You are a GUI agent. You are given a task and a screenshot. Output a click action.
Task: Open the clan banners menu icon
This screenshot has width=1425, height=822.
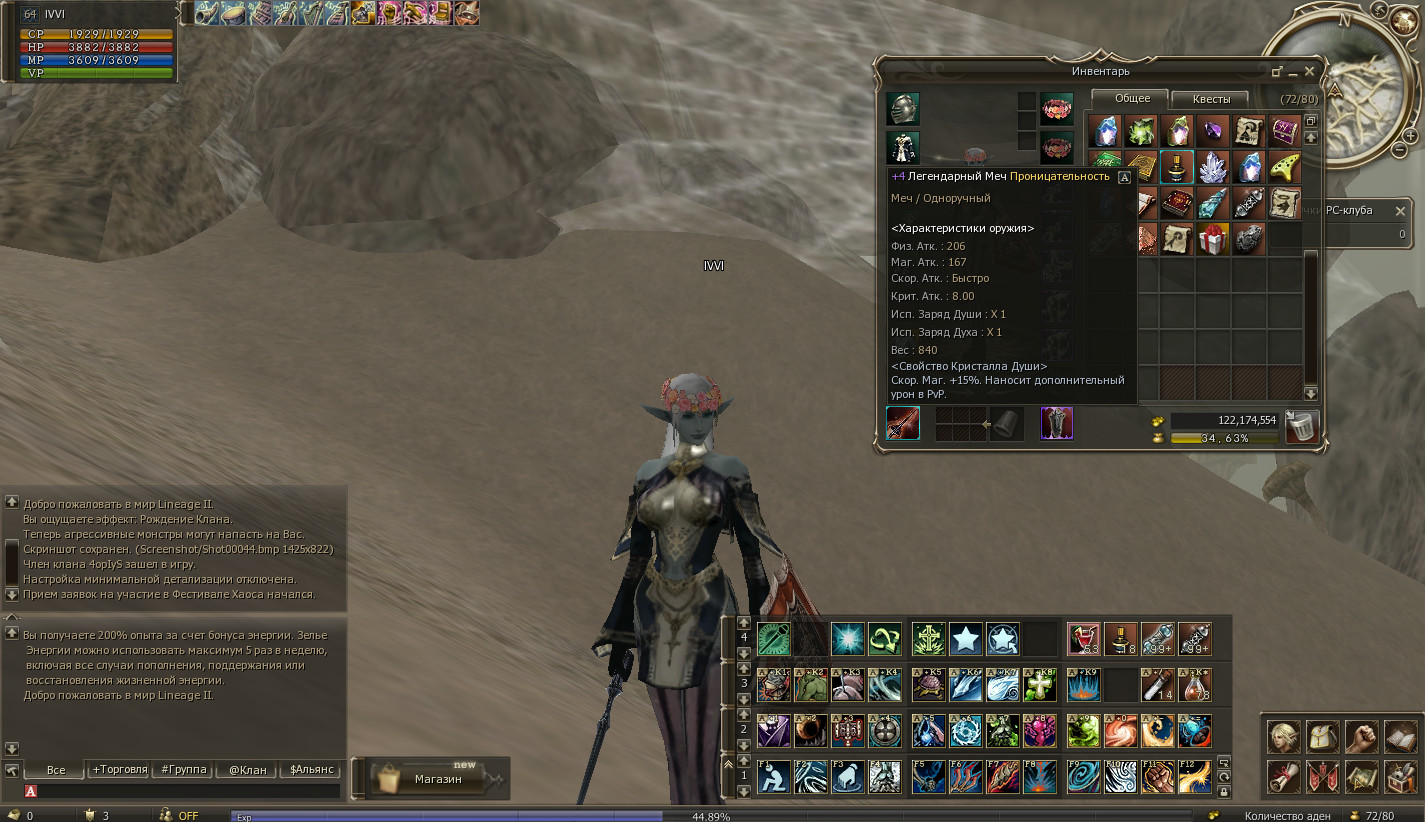[x=1321, y=776]
